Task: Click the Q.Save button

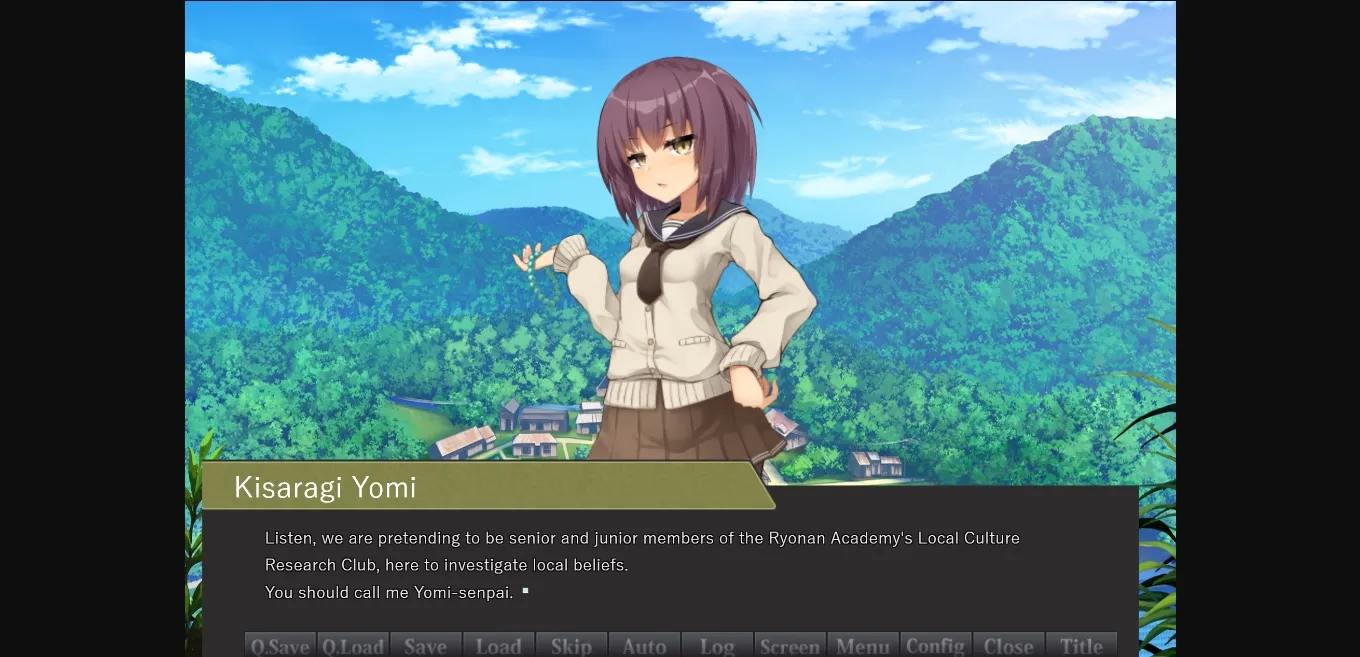Action: (x=280, y=645)
